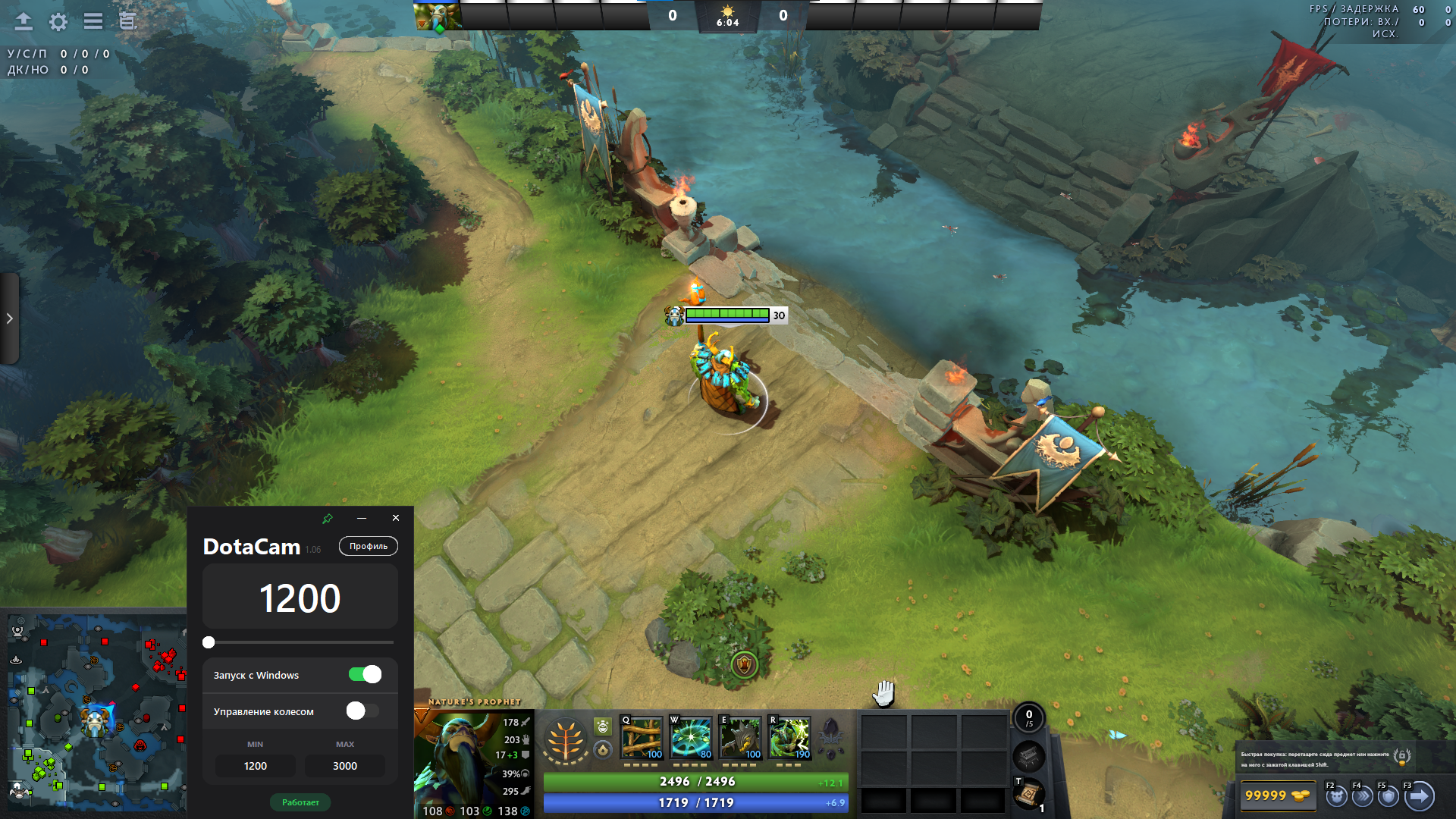
Task: Open the shop via gold button
Action: pyautogui.click(x=1277, y=795)
